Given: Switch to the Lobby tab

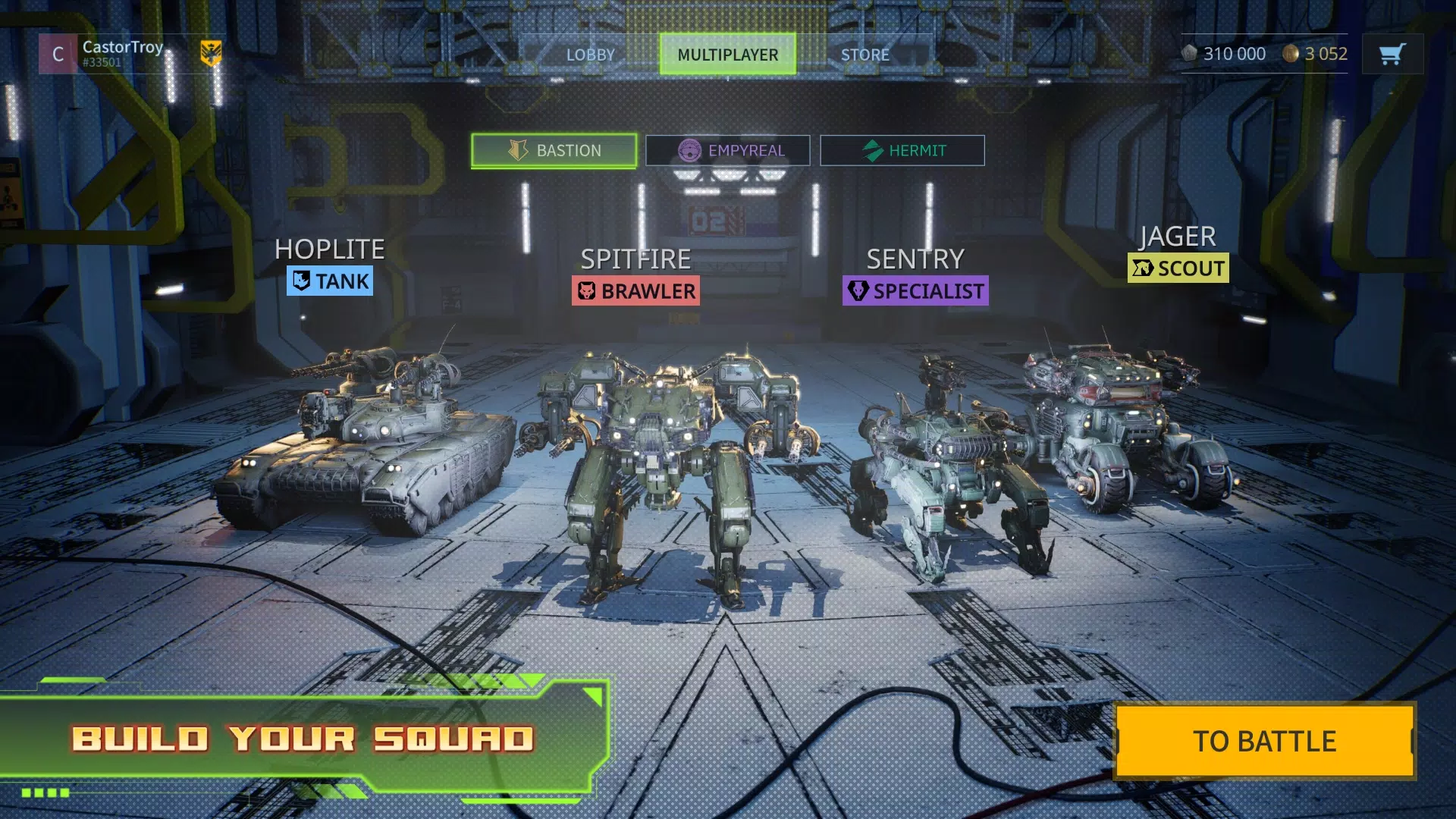Looking at the screenshot, I should click(x=590, y=54).
